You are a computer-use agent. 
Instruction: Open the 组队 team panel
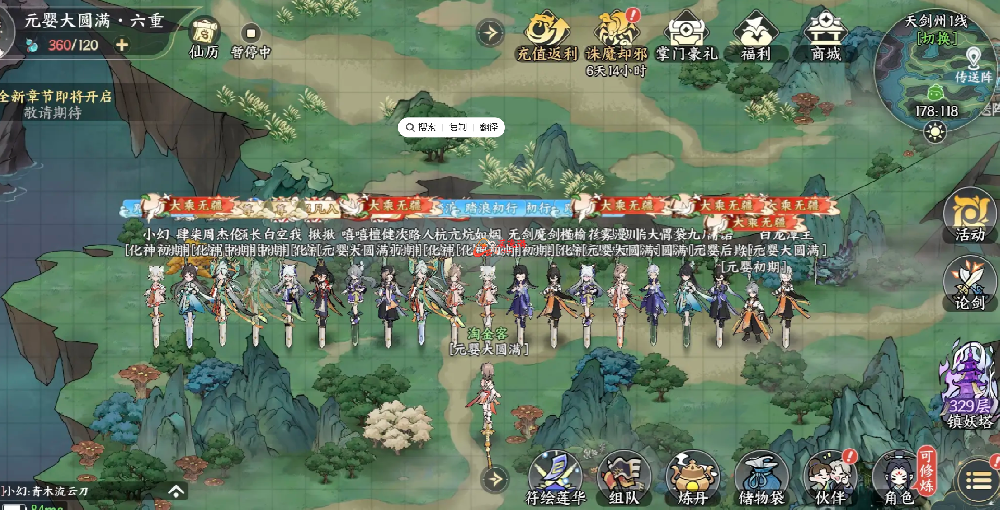pos(624,477)
